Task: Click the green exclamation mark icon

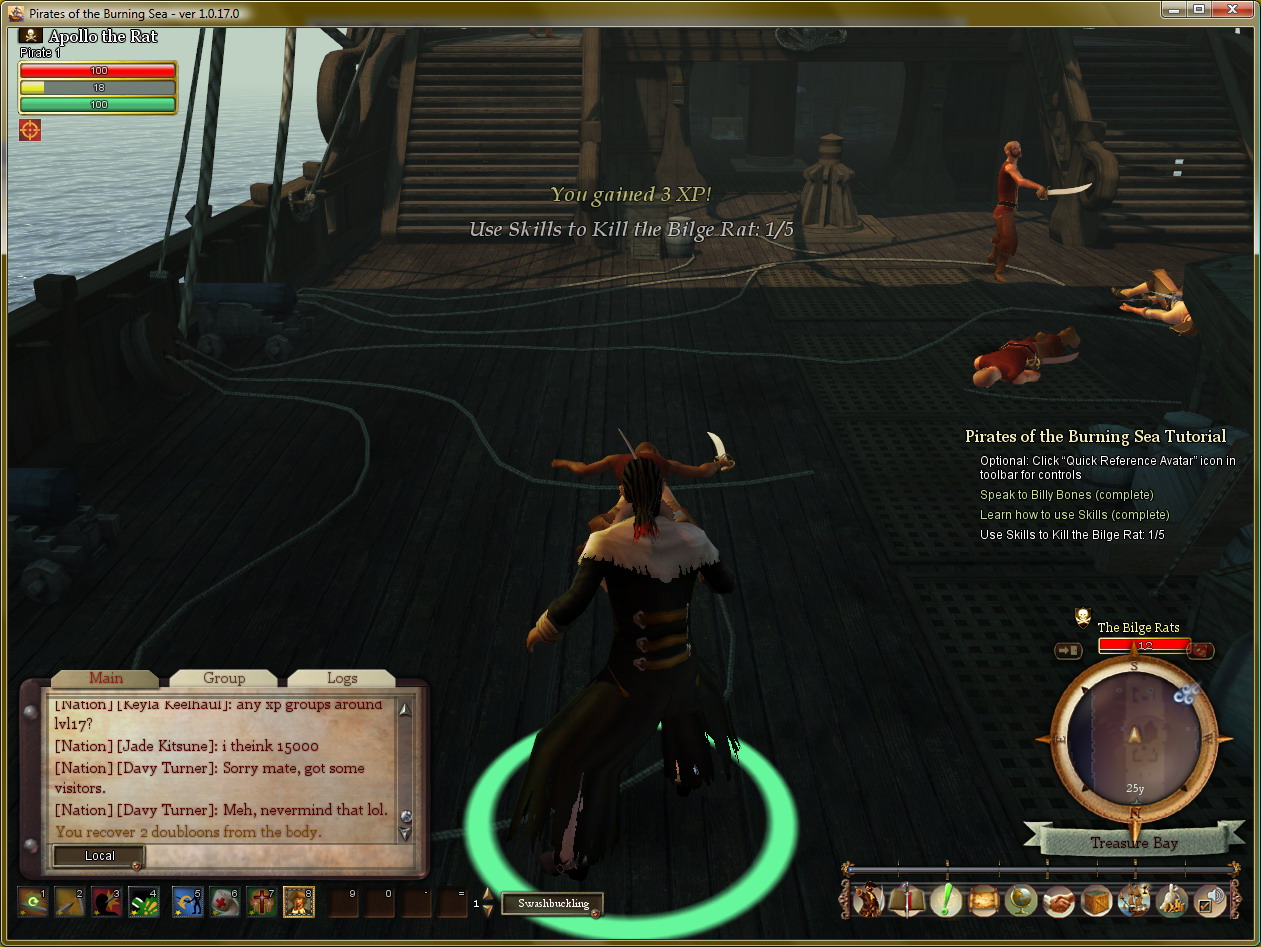Action: point(945,900)
